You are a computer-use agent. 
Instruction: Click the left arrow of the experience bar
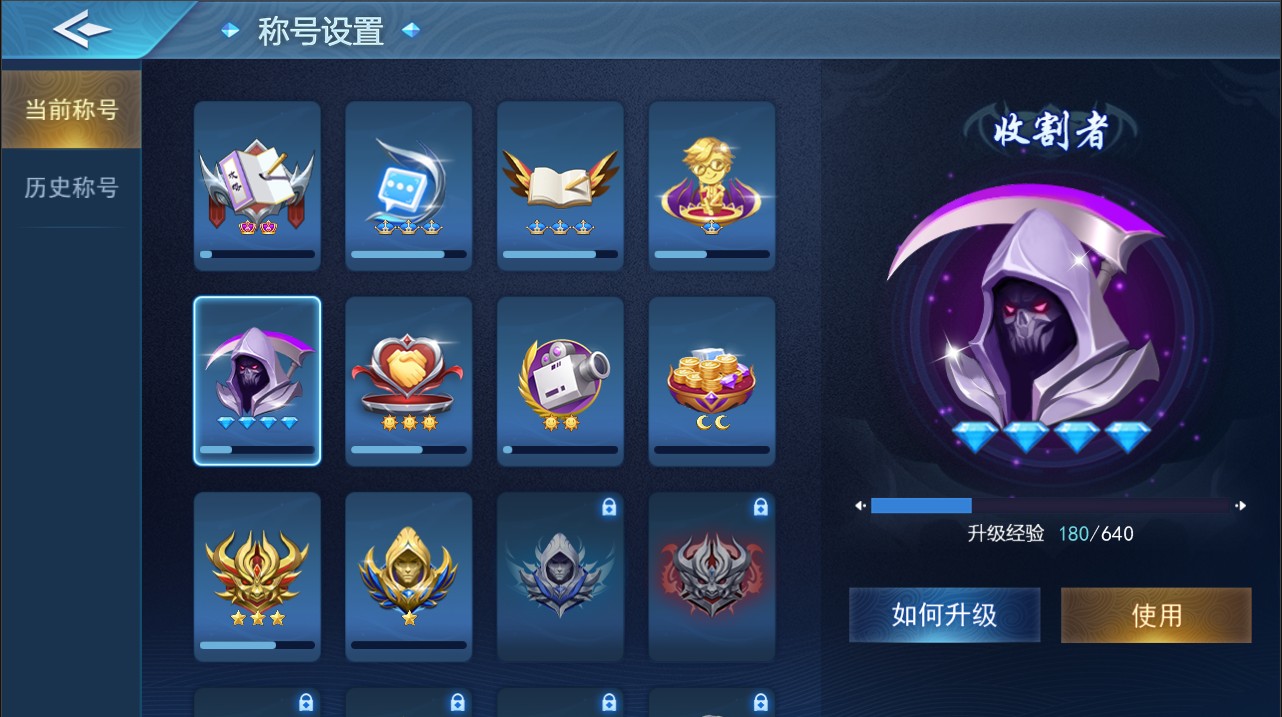click(x=860, y=506)
